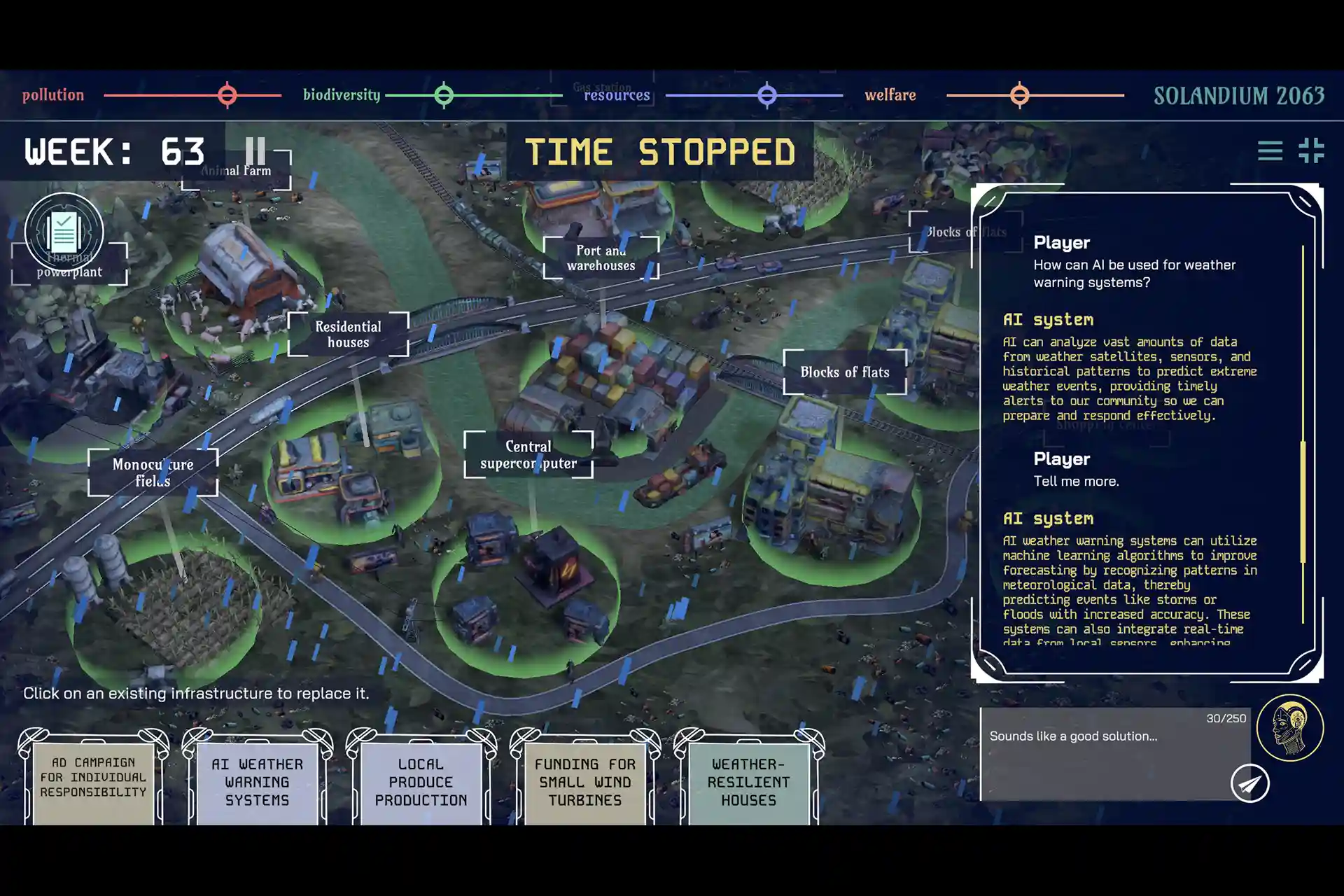Pick the Local Produce Production card
1344x896 pixels.
pos(421,782)
